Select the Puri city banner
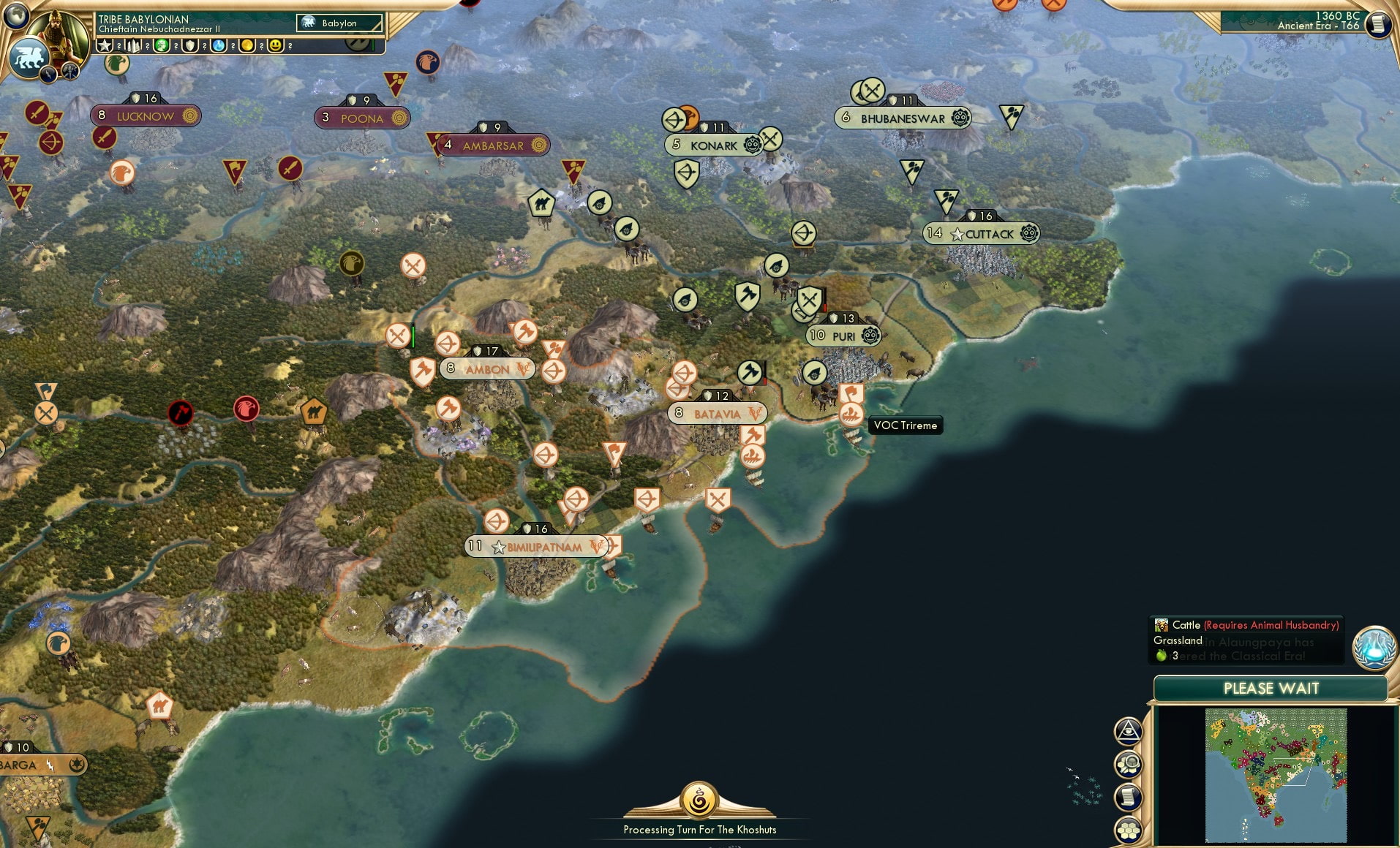 pos(843,336)
